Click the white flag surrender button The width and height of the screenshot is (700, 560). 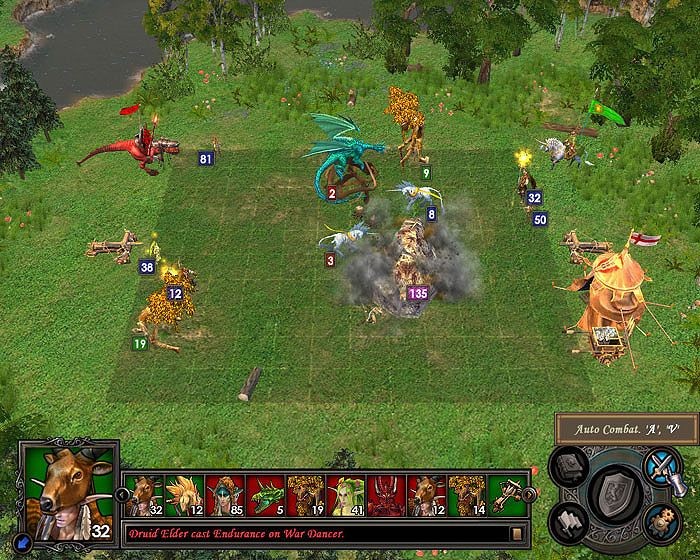[568, 520]
